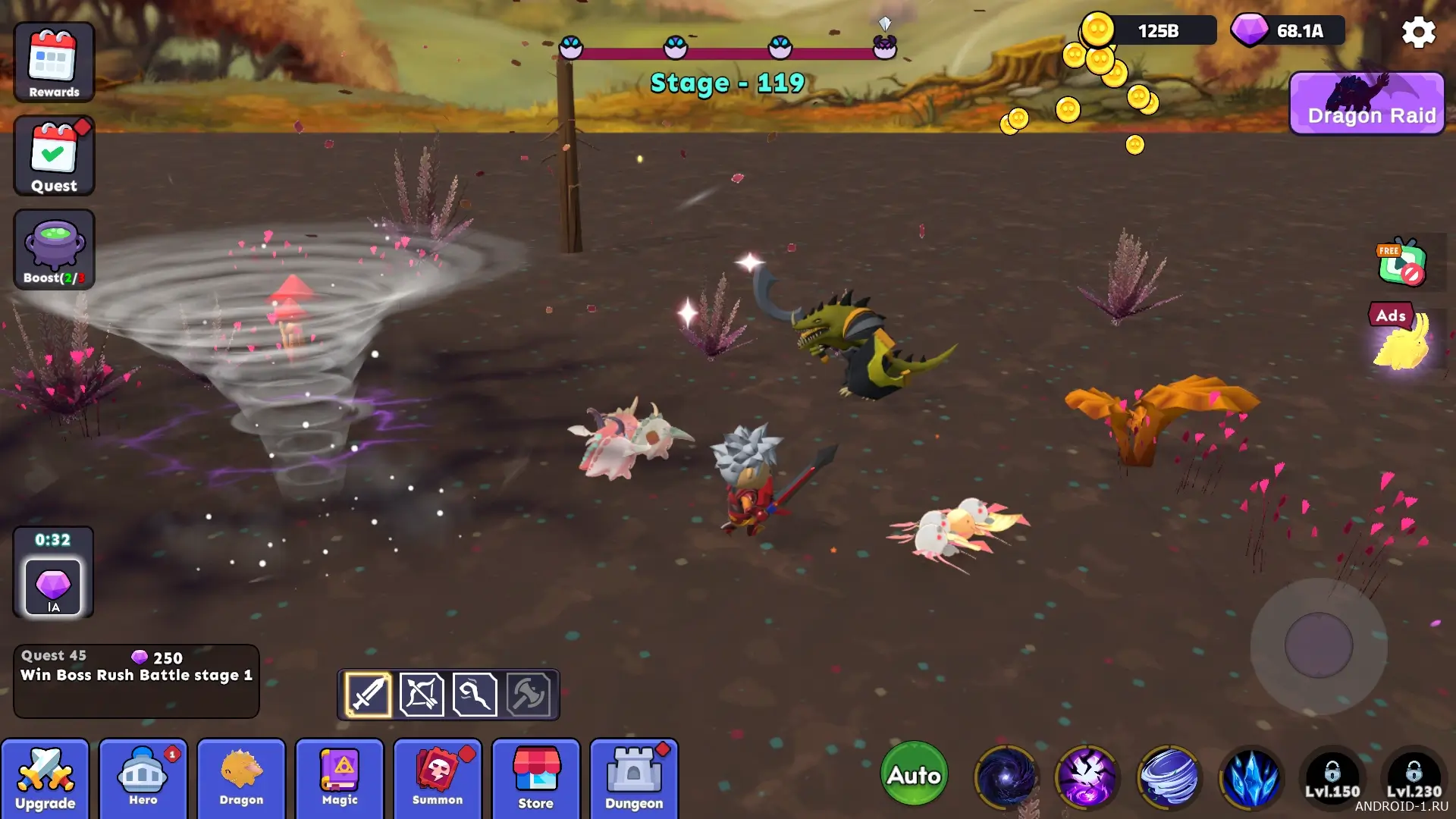Toggle the green Auto button

click(915, 774)
